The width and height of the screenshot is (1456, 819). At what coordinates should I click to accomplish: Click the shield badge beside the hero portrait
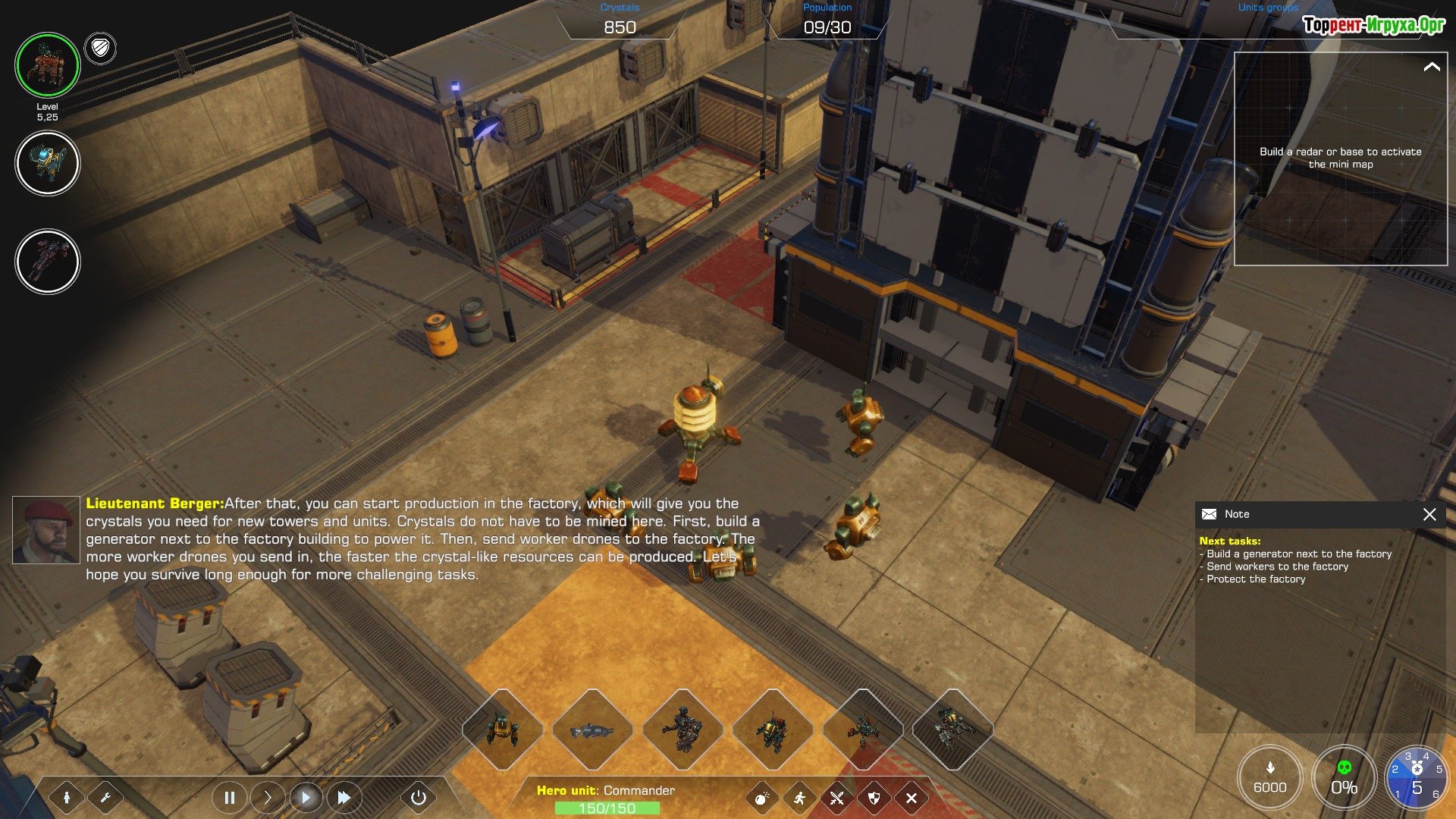(x=100, y=49)
